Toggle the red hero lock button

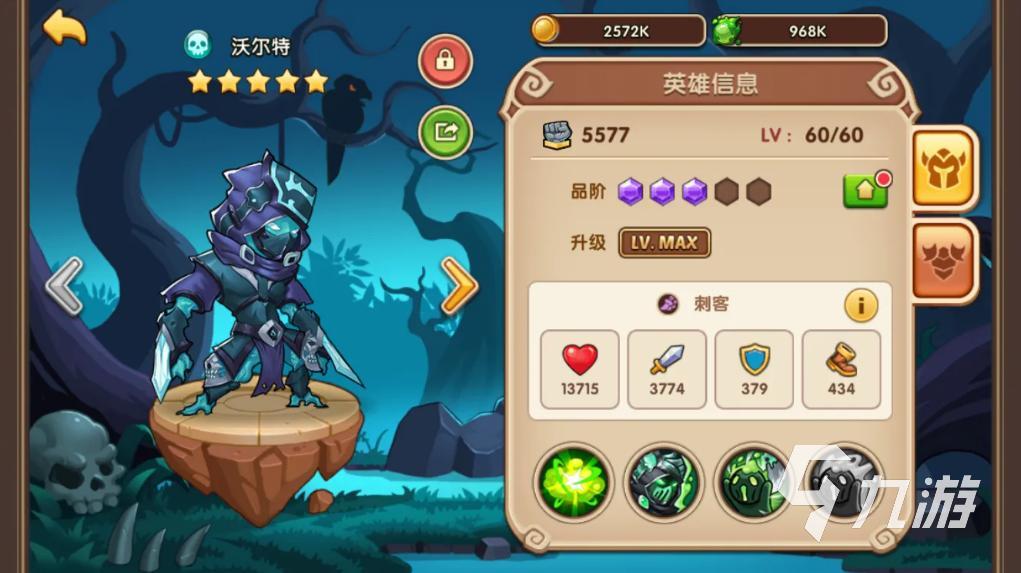445,60
